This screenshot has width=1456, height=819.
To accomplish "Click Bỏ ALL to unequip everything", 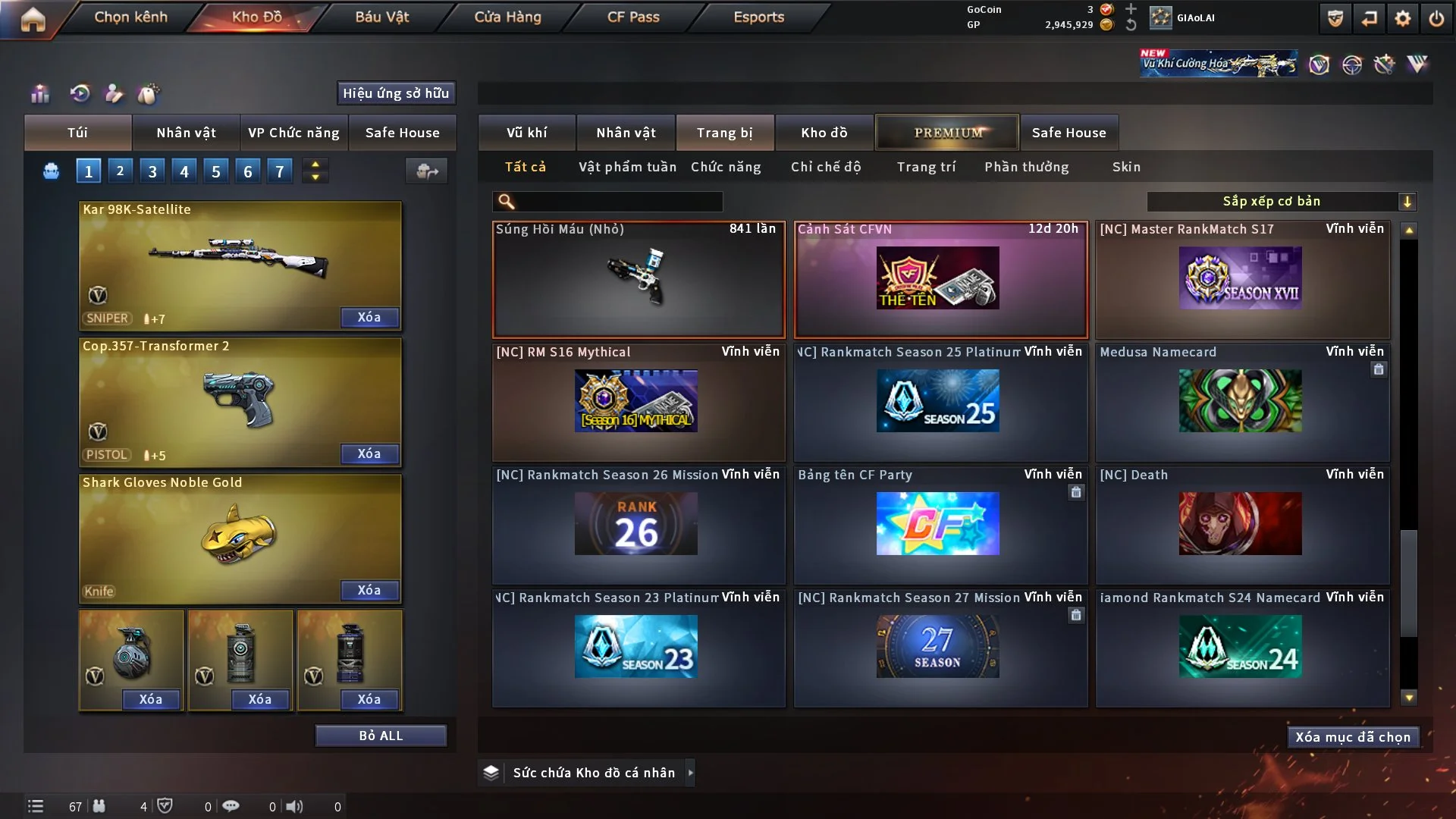I will 381,736.
